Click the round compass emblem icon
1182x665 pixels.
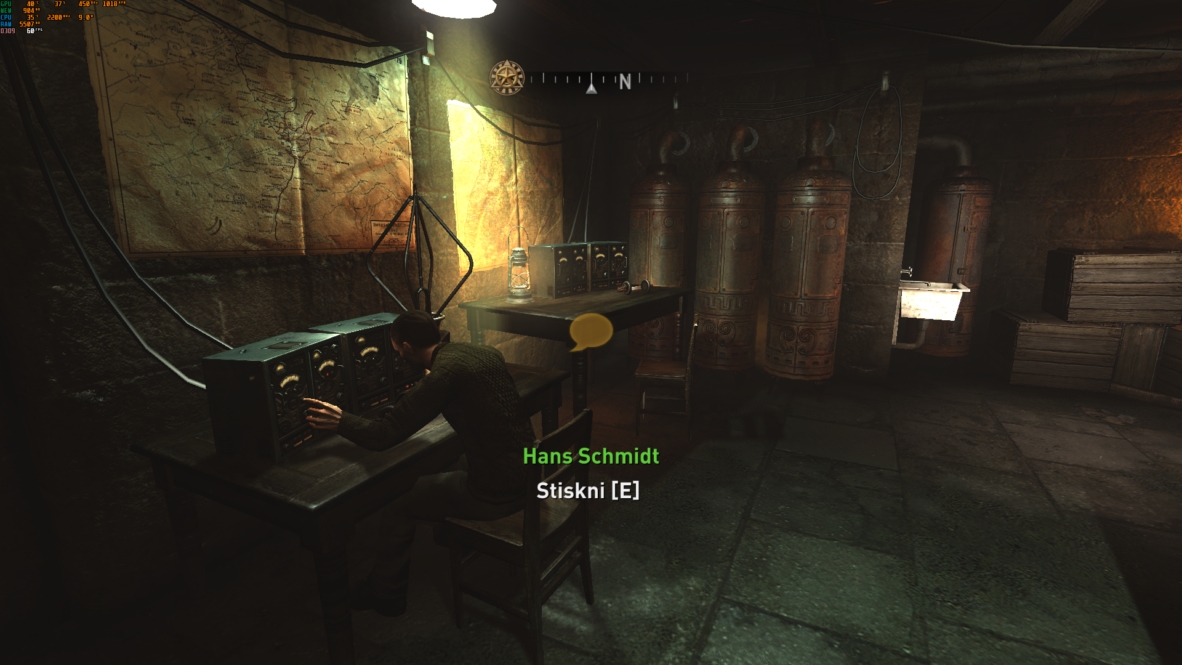507,78
